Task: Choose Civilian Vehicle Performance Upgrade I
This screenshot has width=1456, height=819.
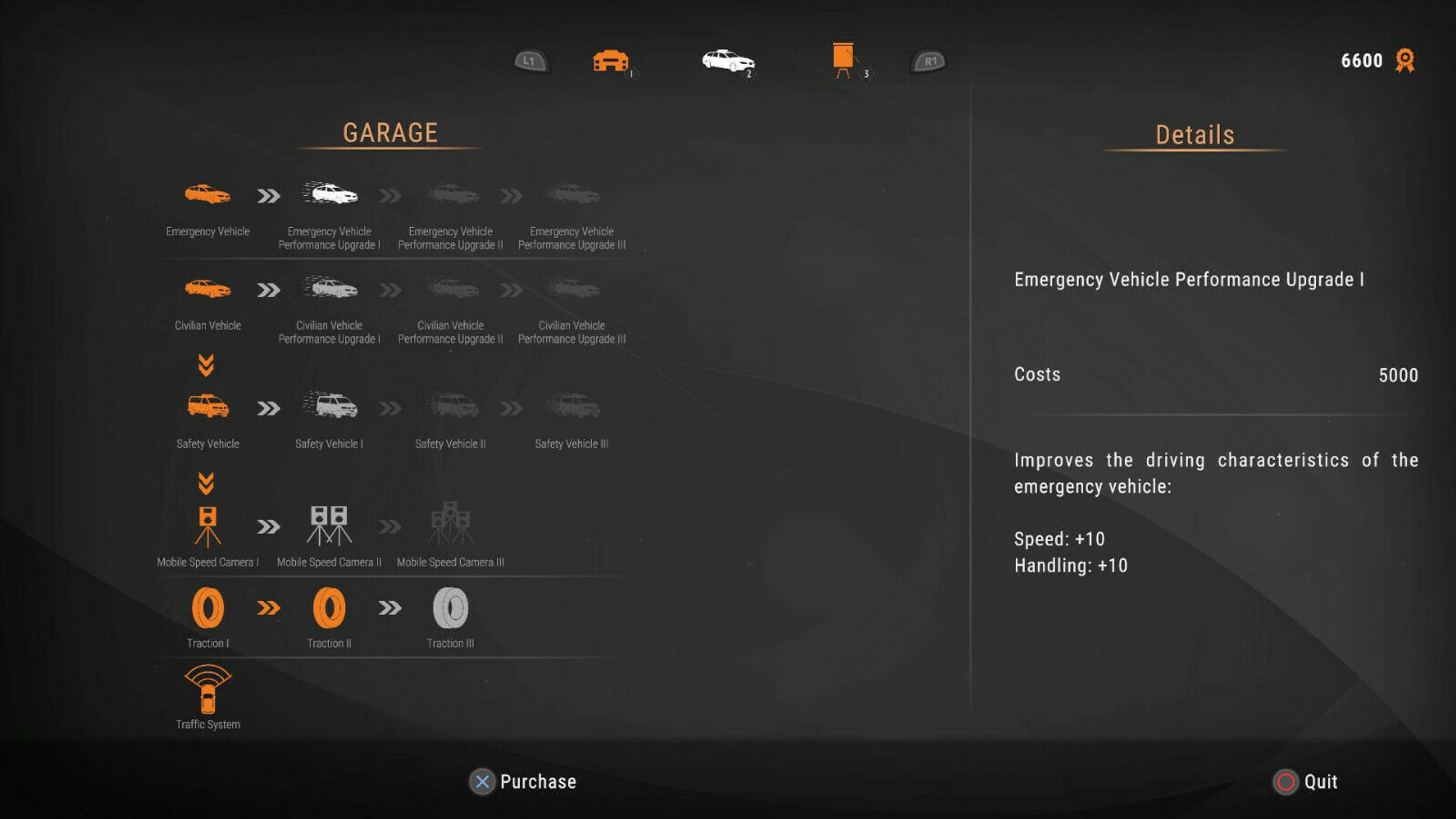Action: click(x=330, y=288)
